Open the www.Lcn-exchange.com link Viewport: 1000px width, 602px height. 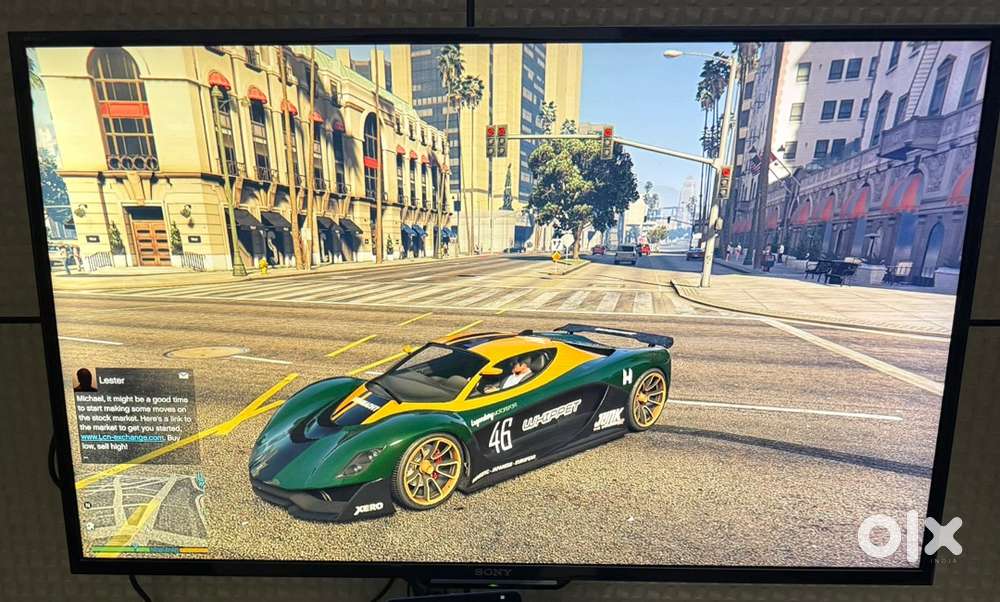(x=122, y=437)
